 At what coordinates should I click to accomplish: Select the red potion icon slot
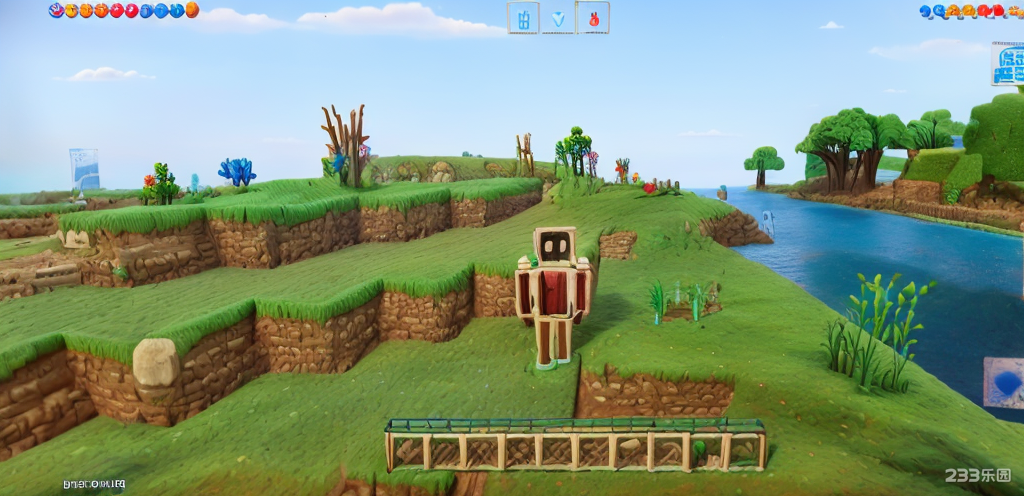pos(593,17)
